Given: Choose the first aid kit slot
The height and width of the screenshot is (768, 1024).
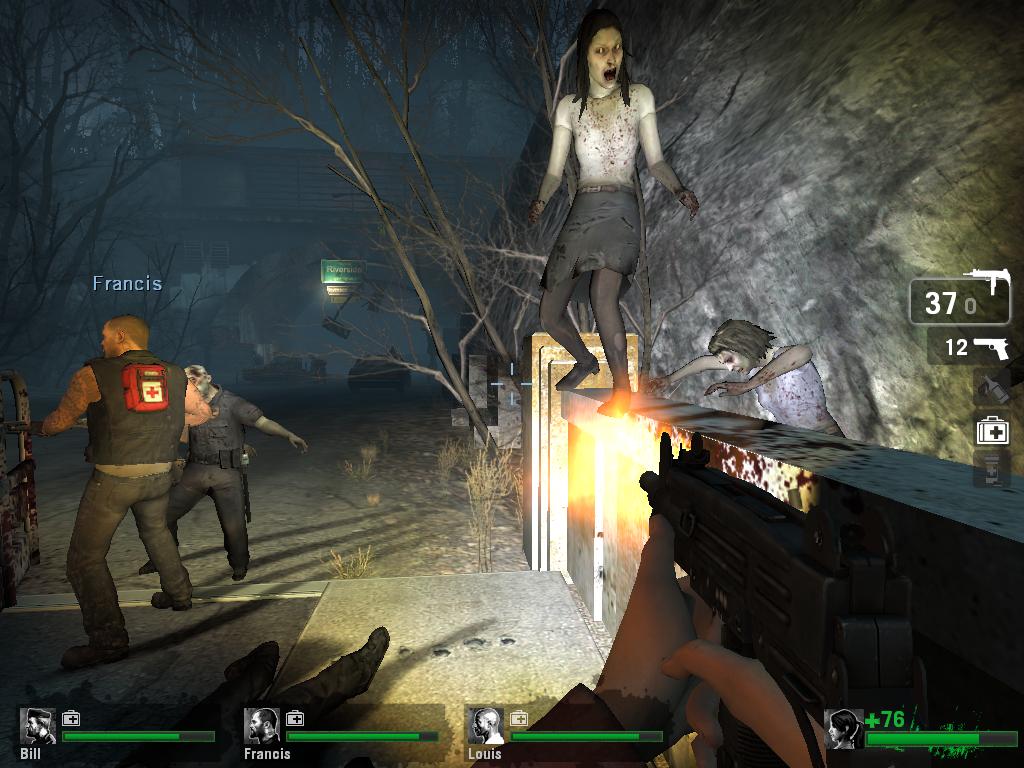Looking at the screenshot, I should 991,431.
